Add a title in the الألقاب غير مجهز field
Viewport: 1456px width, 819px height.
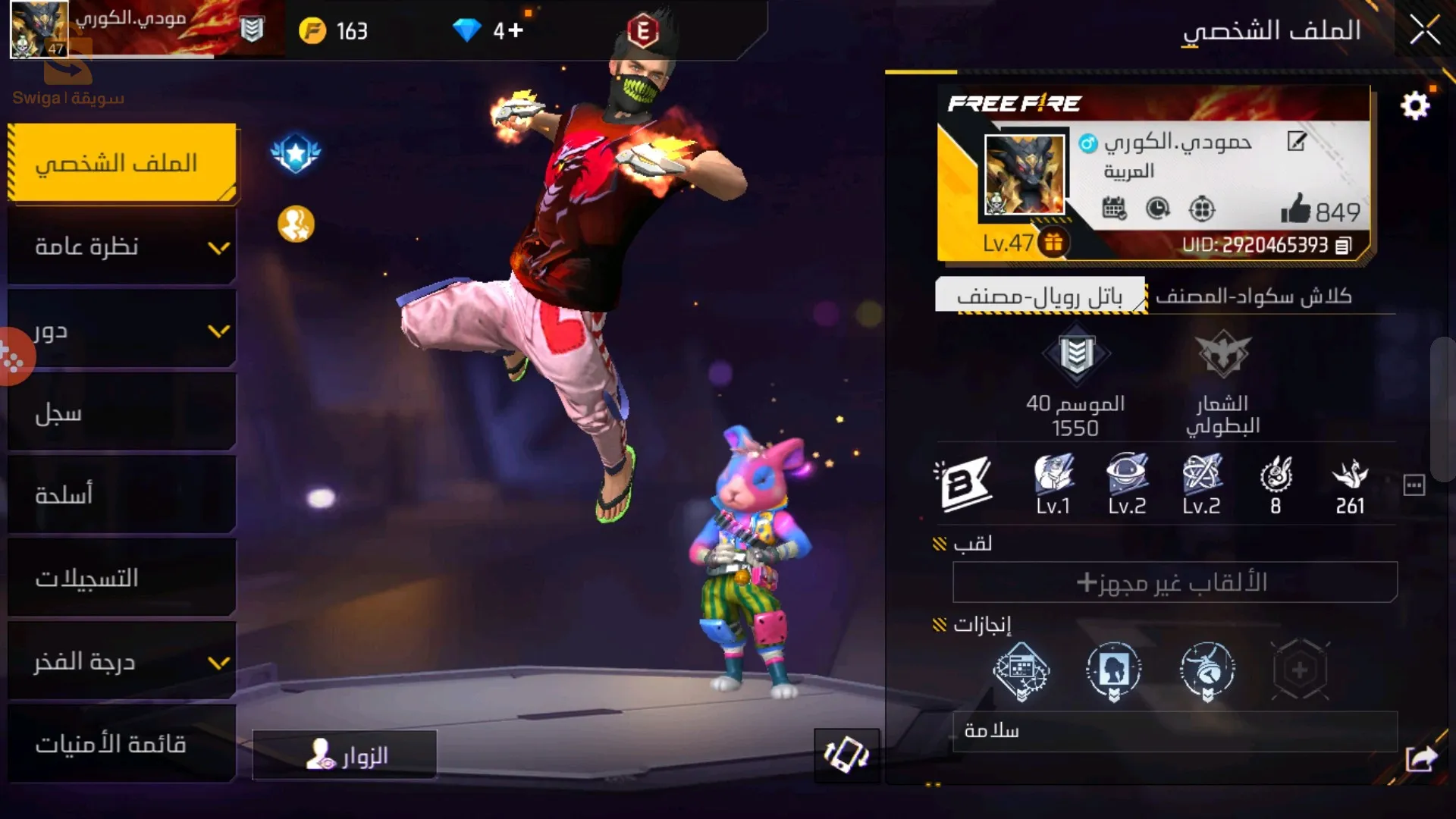click(1174, 582)
